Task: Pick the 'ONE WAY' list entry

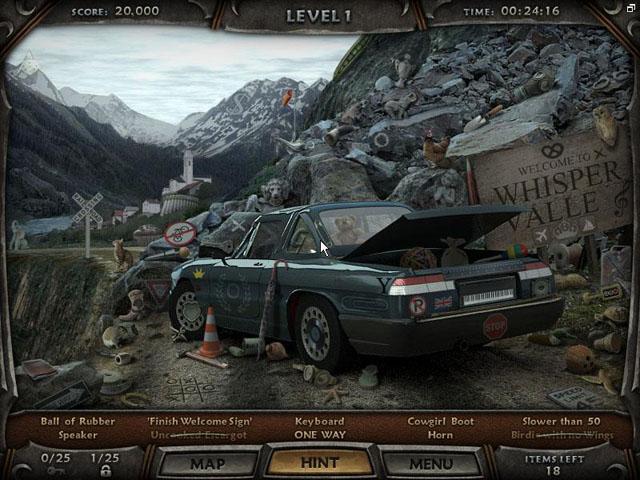Action: pyautogui.click(x=320, y=435)
